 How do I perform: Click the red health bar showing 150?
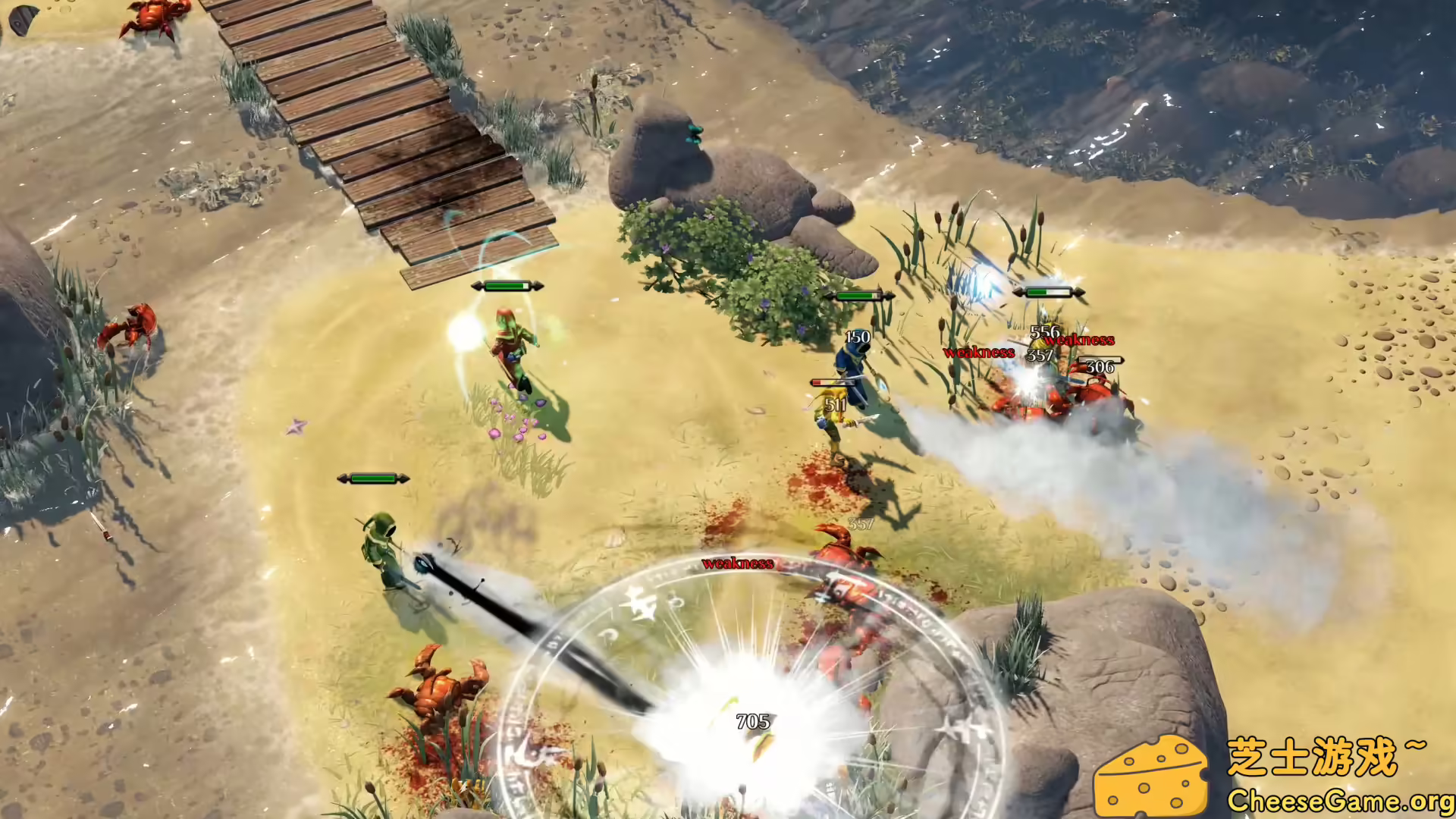click(x=832, y=383)
